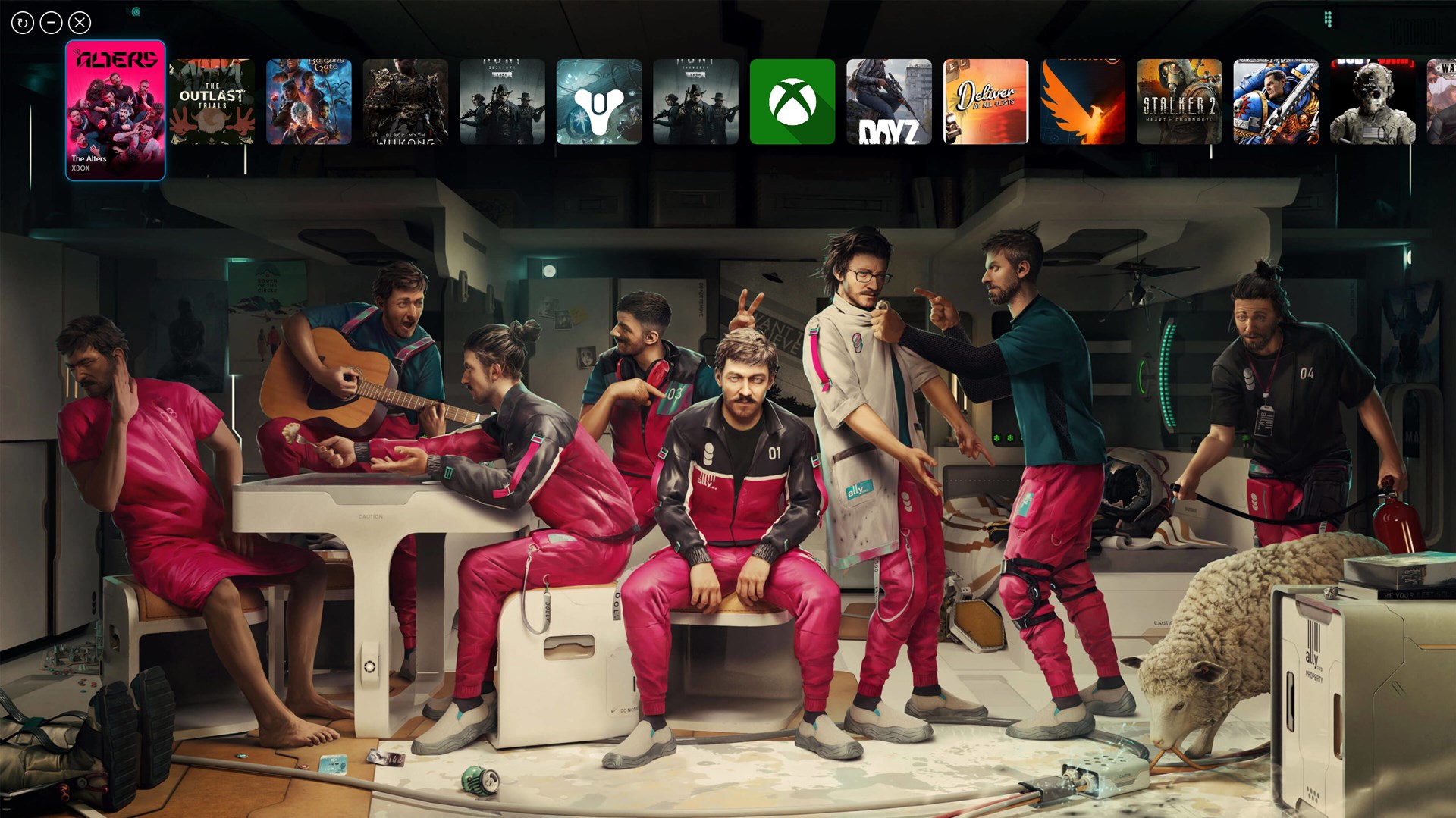Close the game launcher overlay
1456x818 pixels.
click(79, 21)
